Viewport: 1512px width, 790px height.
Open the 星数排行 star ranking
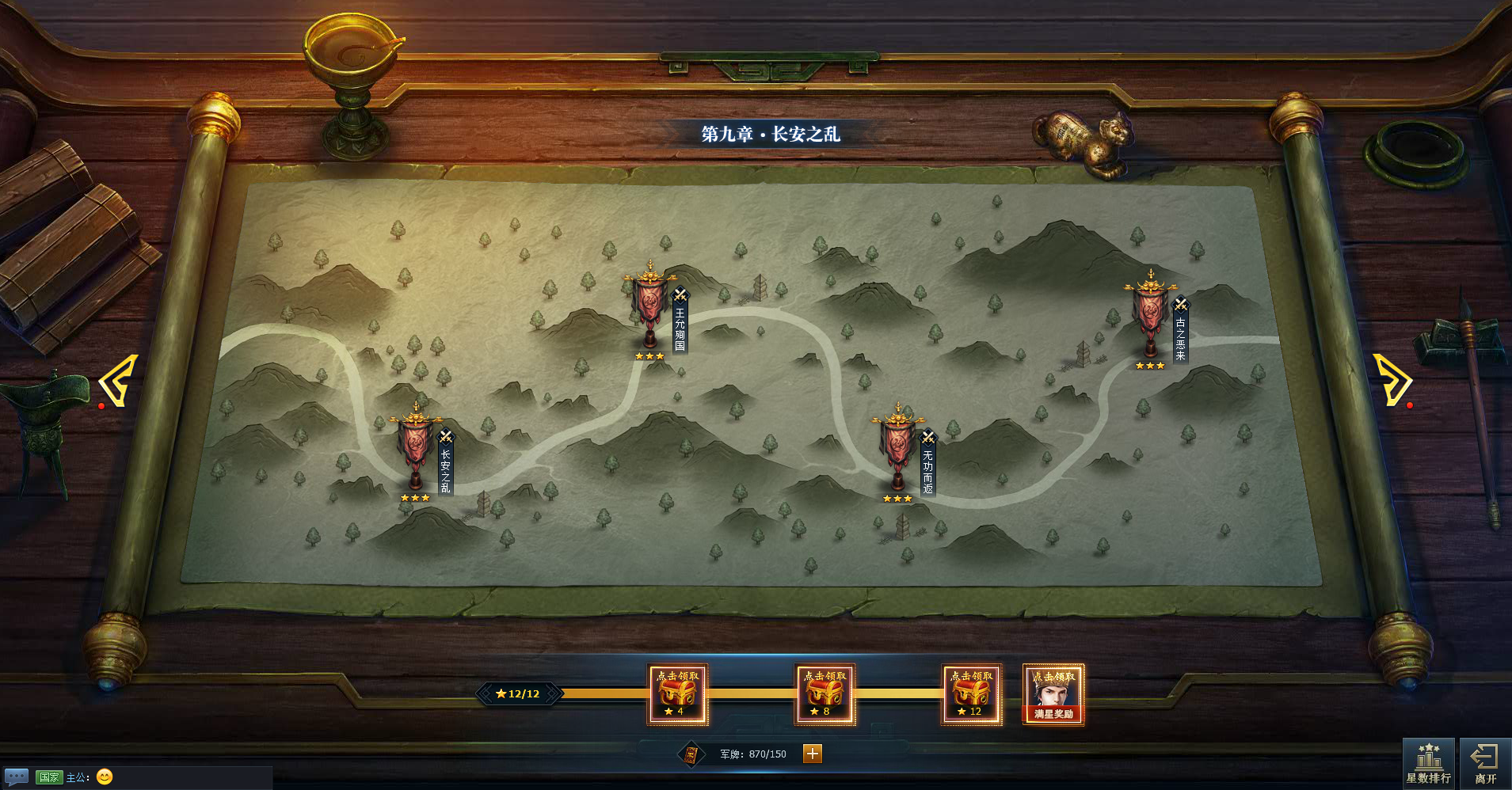point(1428,764)
